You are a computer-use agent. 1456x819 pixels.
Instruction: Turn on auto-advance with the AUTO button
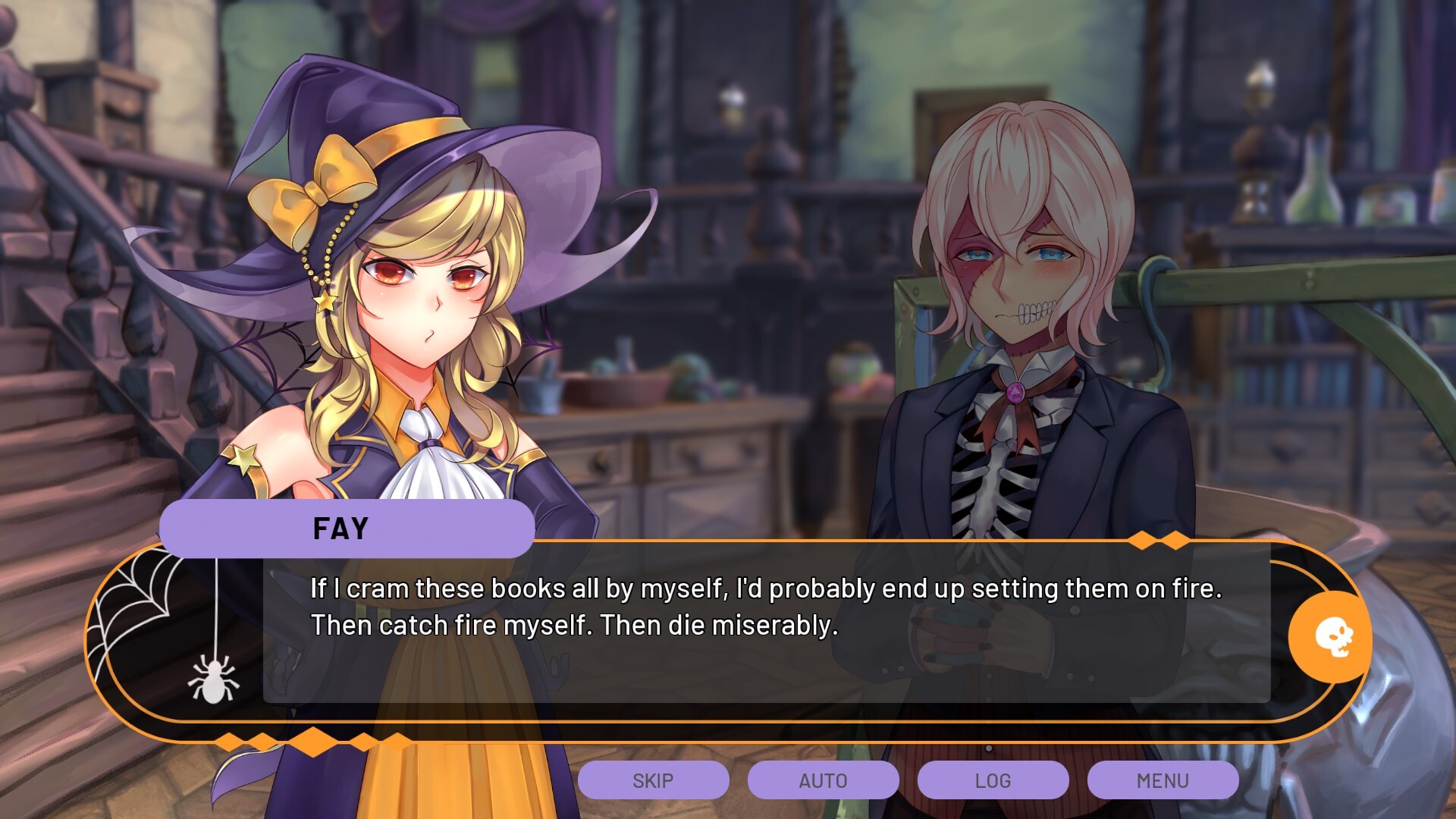[x=823, y=780]
